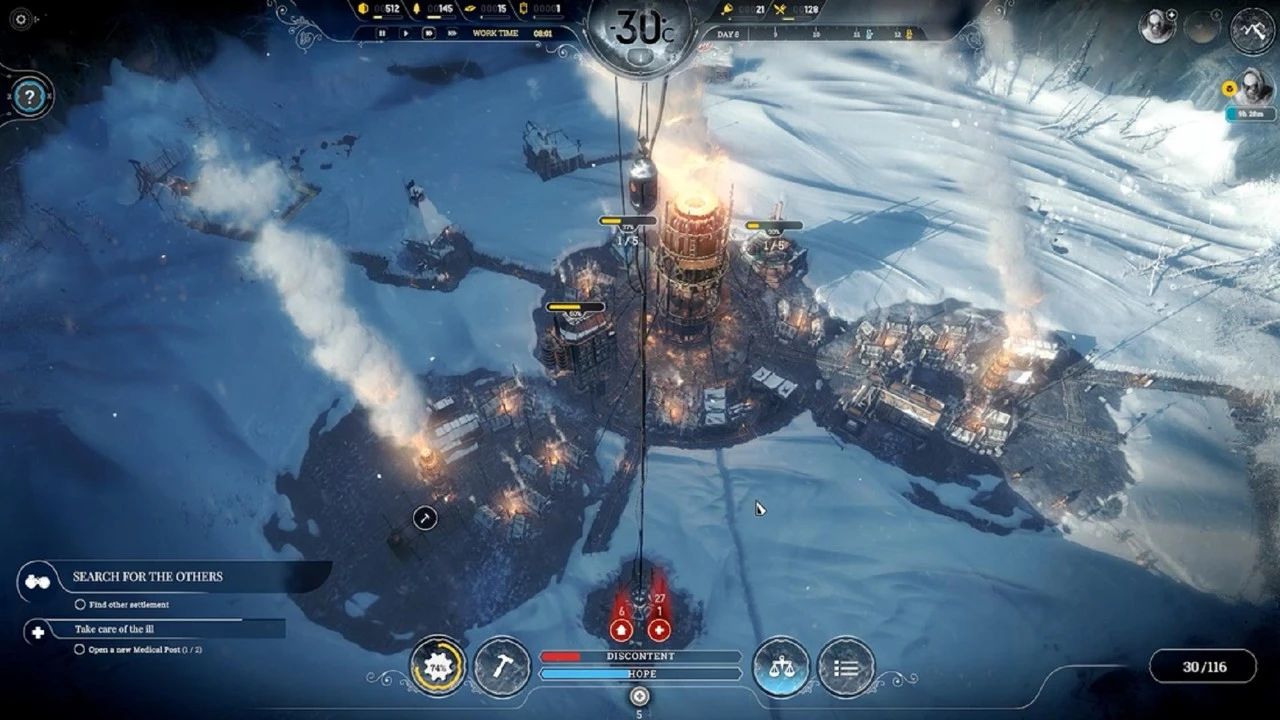The height and width of the screenshot is (720, 1280).
Task: Open the Book of Laws scales
Action: 781,666
